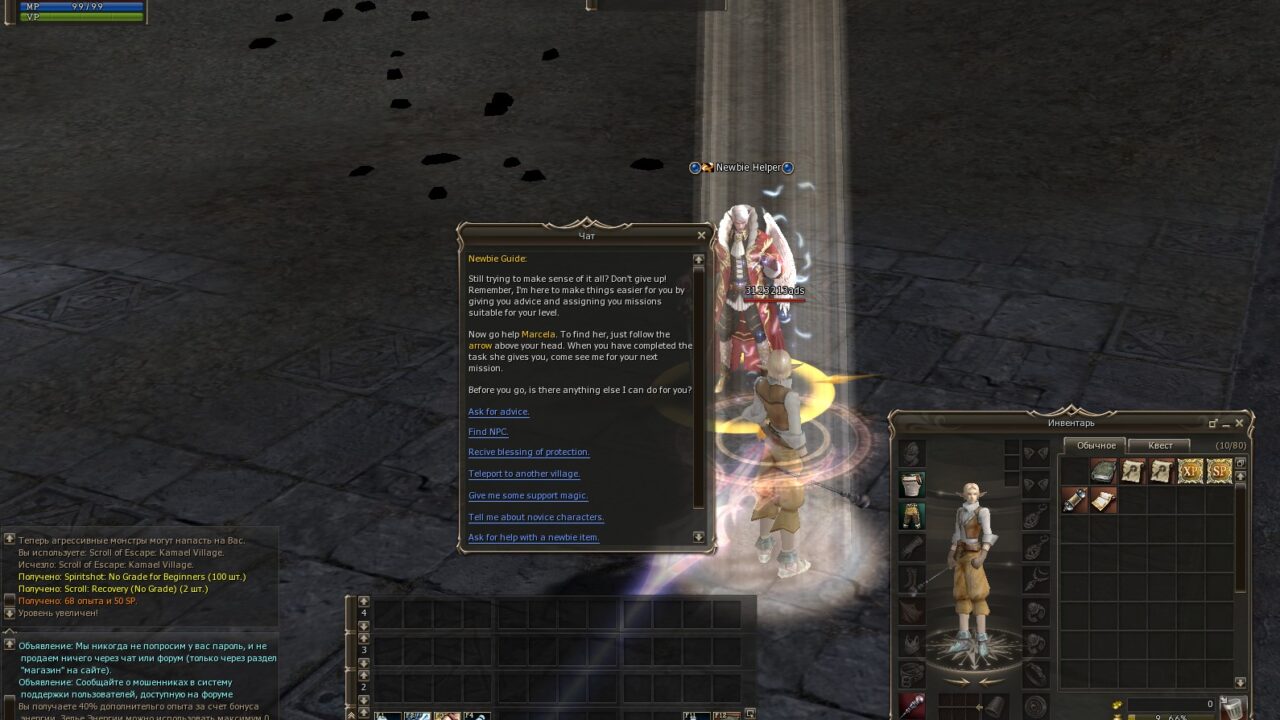Select the rolled scroll with crystal ends
The width and height of the screenshot is (1280, 720).
click(x=1074, y=500)
